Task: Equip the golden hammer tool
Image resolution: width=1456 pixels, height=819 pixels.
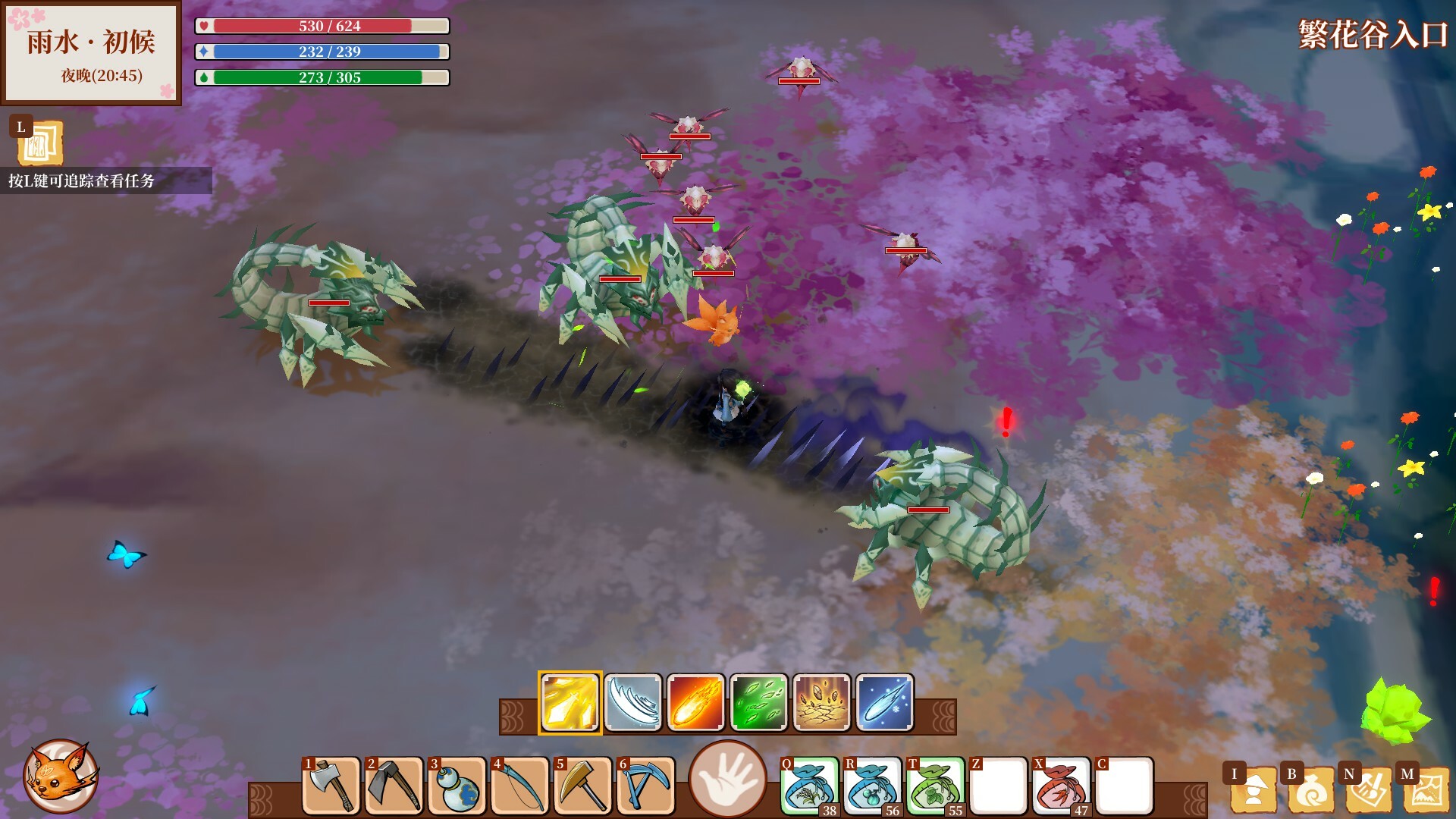Action: coord(583,786)
